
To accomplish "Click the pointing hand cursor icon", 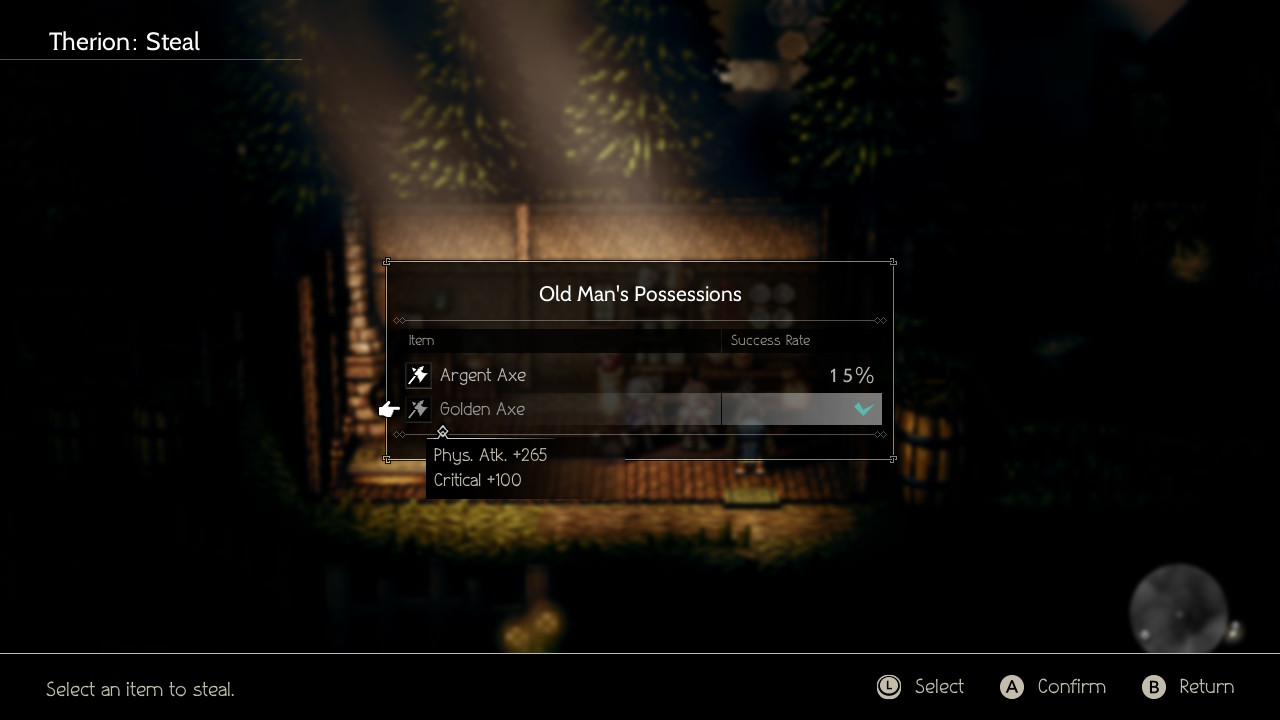I will tap(388, 408).
